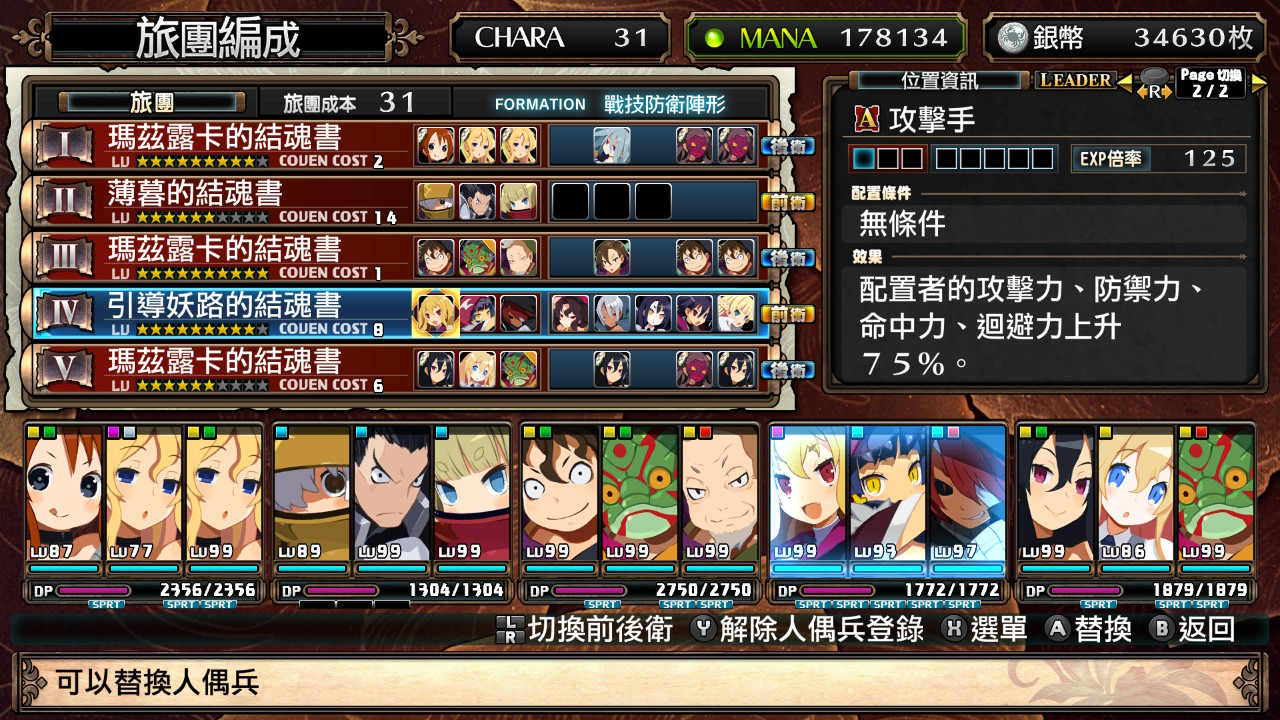Select the blonde with red scarf portrait
The width and height of the screenshot is (1280, 720).
[471, 495]
